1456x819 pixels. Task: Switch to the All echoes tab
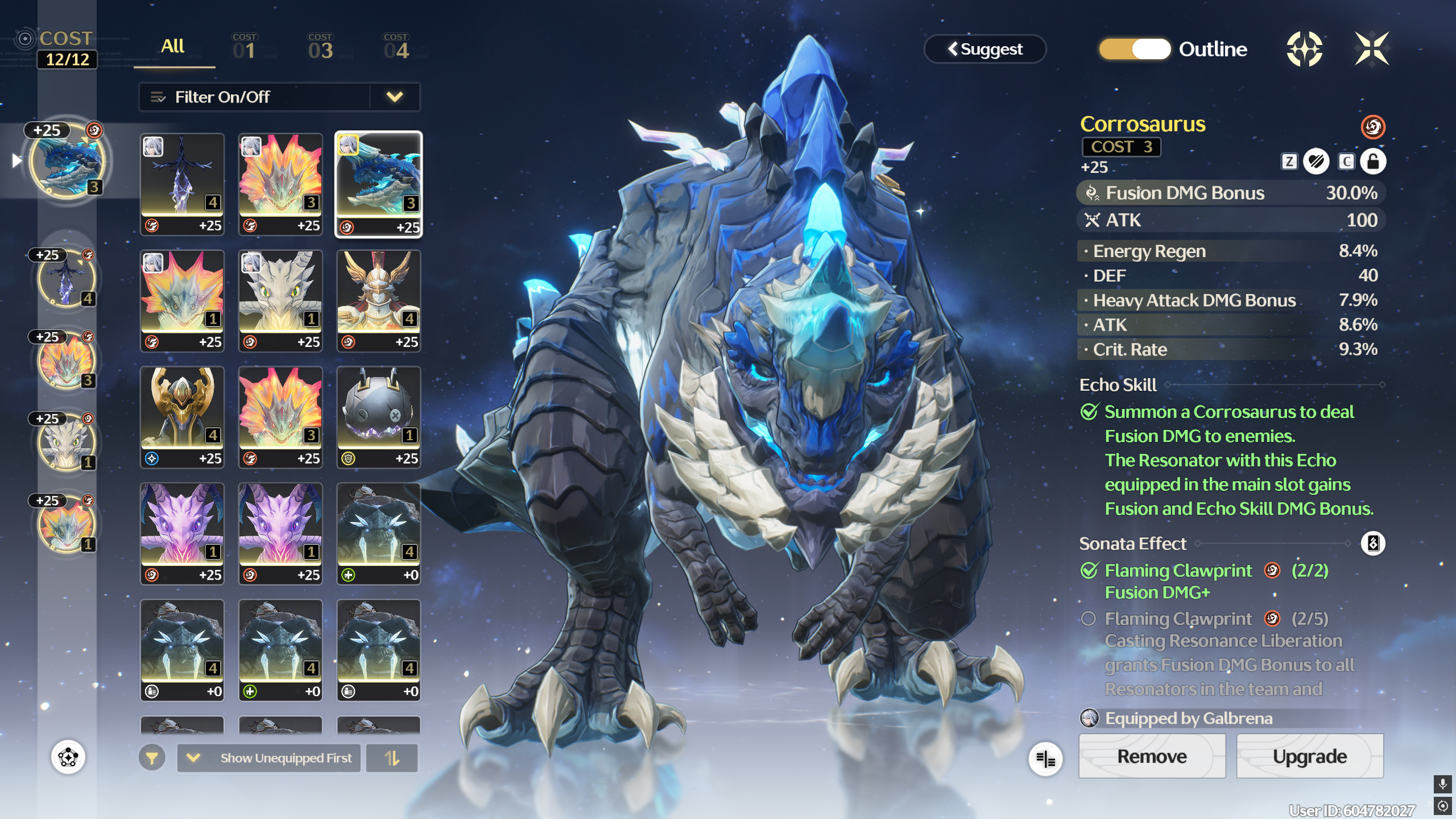tap(173, 48)
